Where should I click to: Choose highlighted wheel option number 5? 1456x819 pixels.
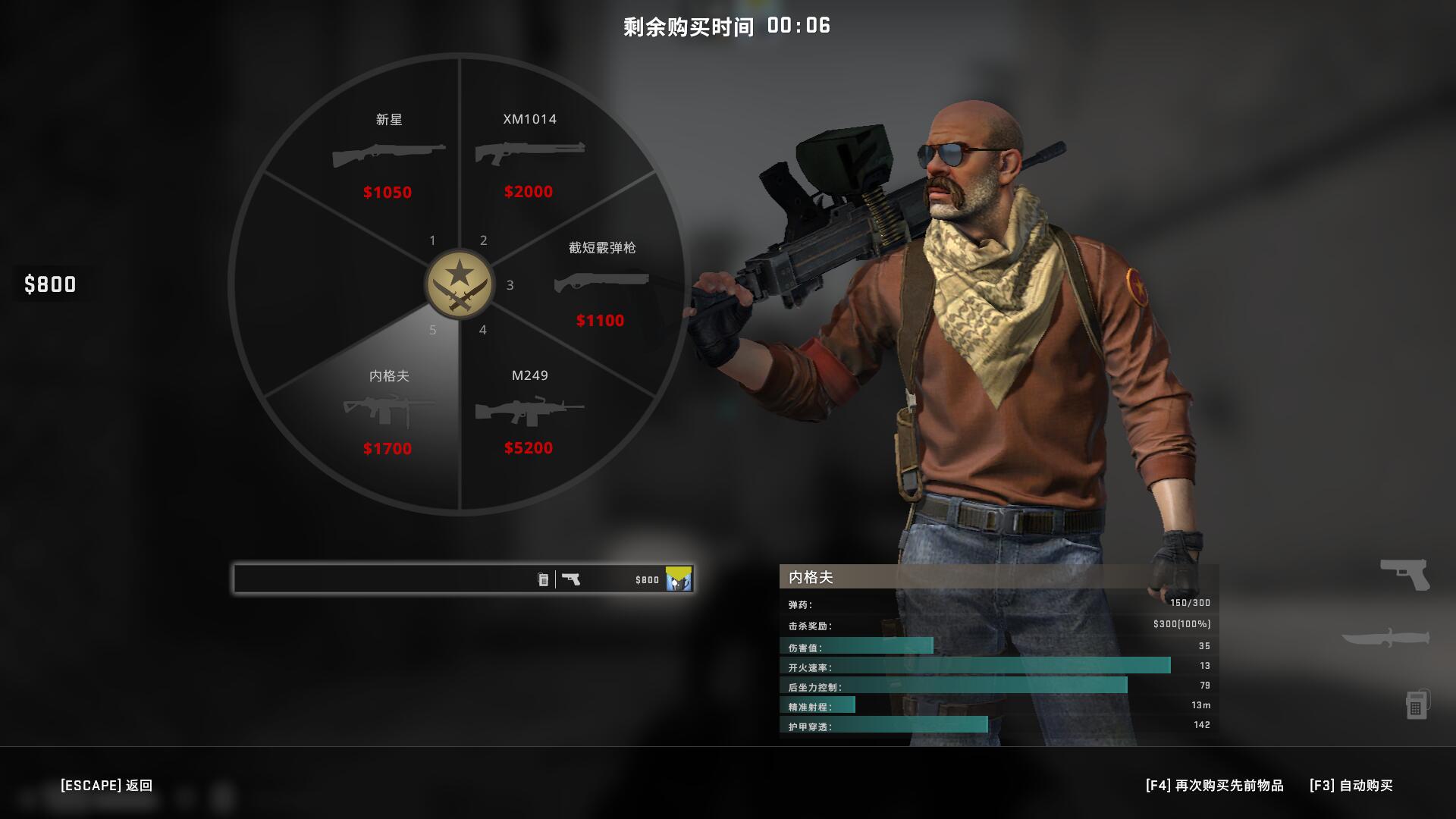click(433, 331)
